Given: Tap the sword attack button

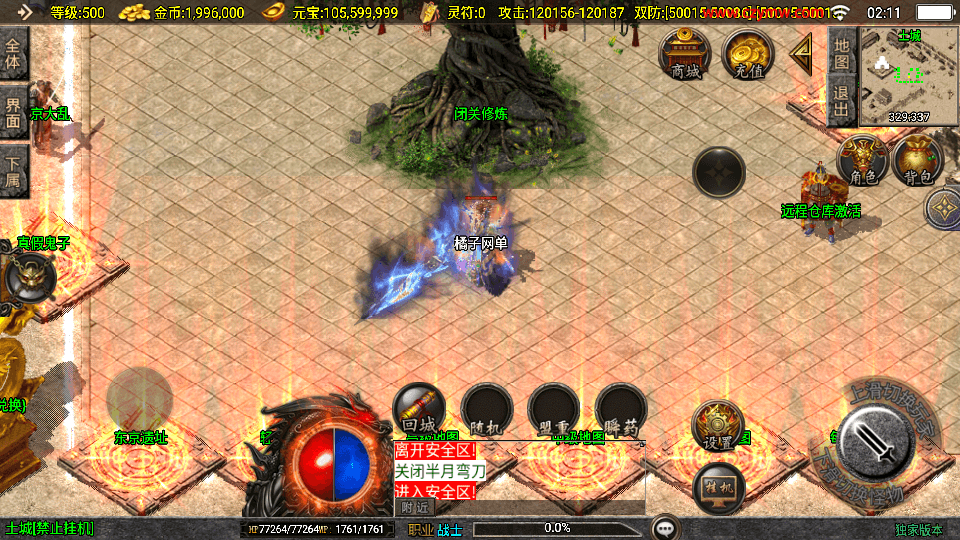Looking at the screenshot, I should 874,442.
